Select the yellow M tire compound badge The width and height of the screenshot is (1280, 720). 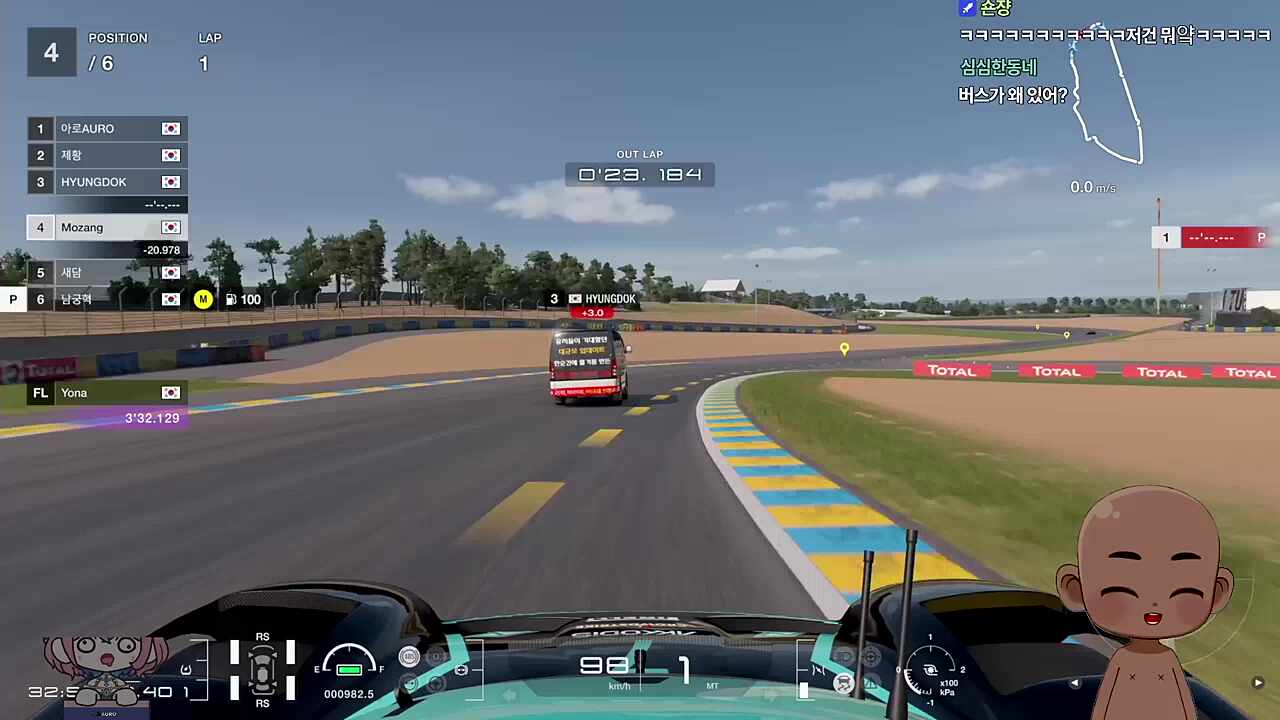[203, 299]
